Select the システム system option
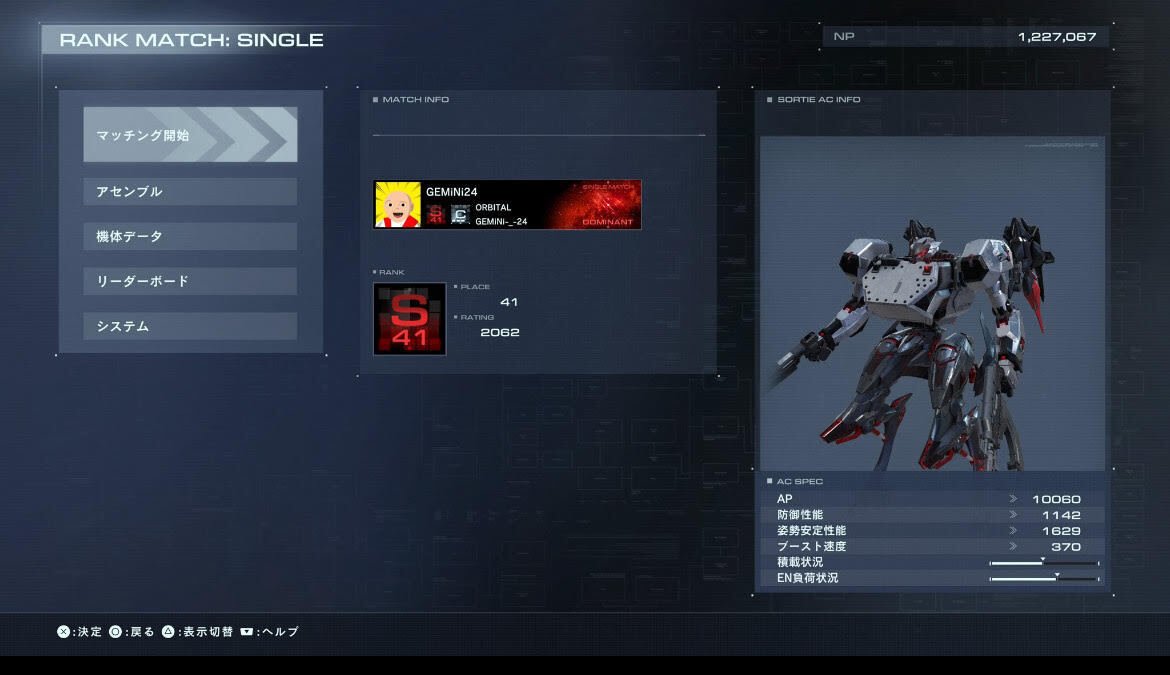The height and width of the screenshot is (675, 1170). 190,326
